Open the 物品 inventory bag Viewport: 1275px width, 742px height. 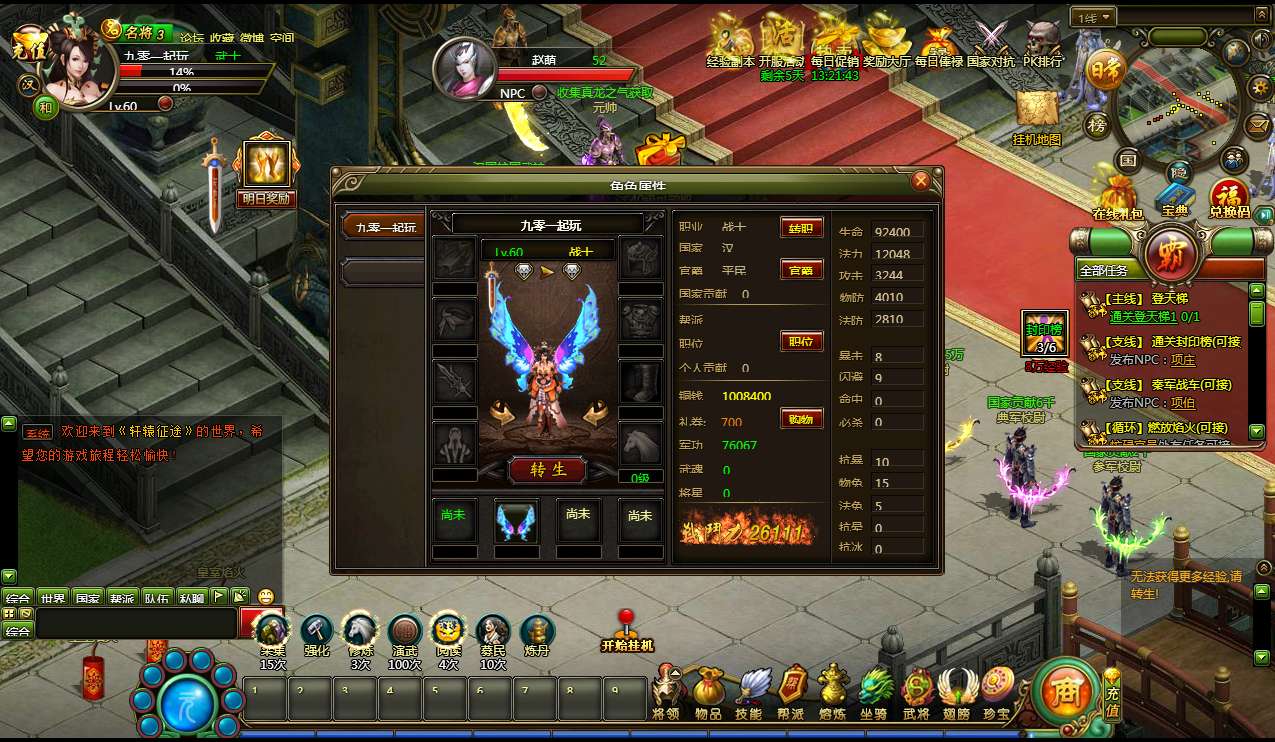pos(709,690)
